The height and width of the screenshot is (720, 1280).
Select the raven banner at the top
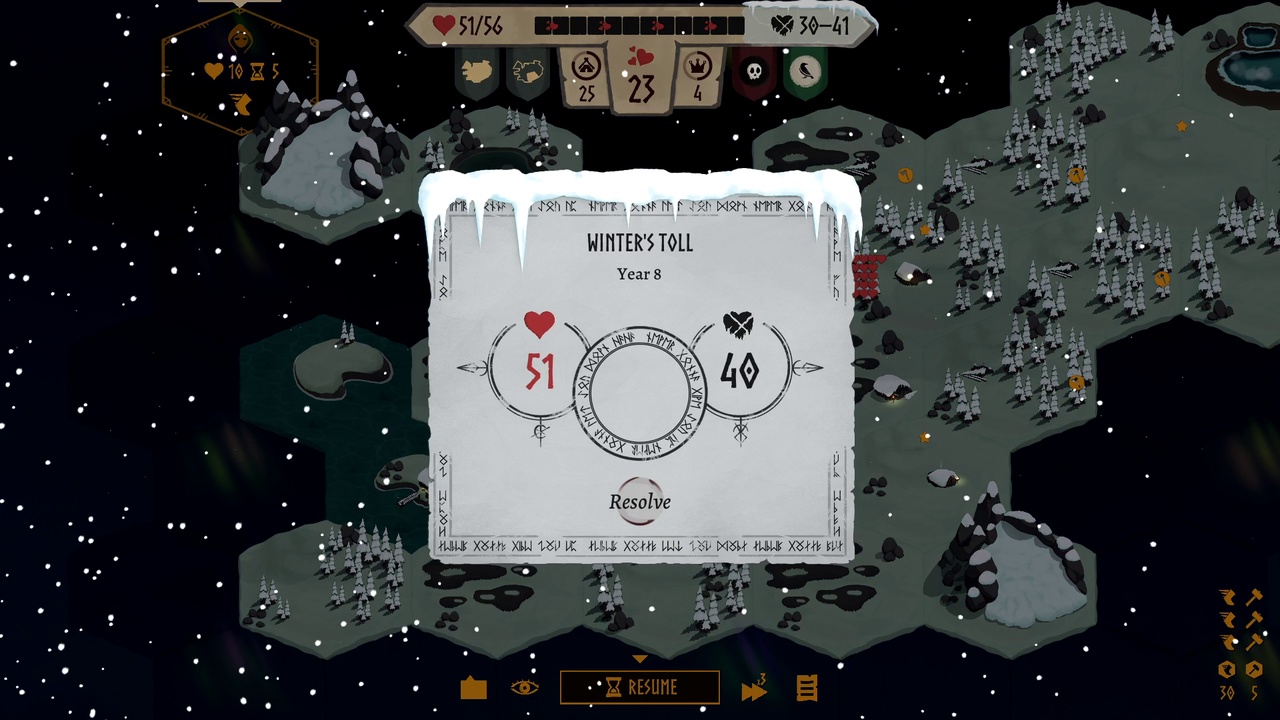tap(807, 70)
